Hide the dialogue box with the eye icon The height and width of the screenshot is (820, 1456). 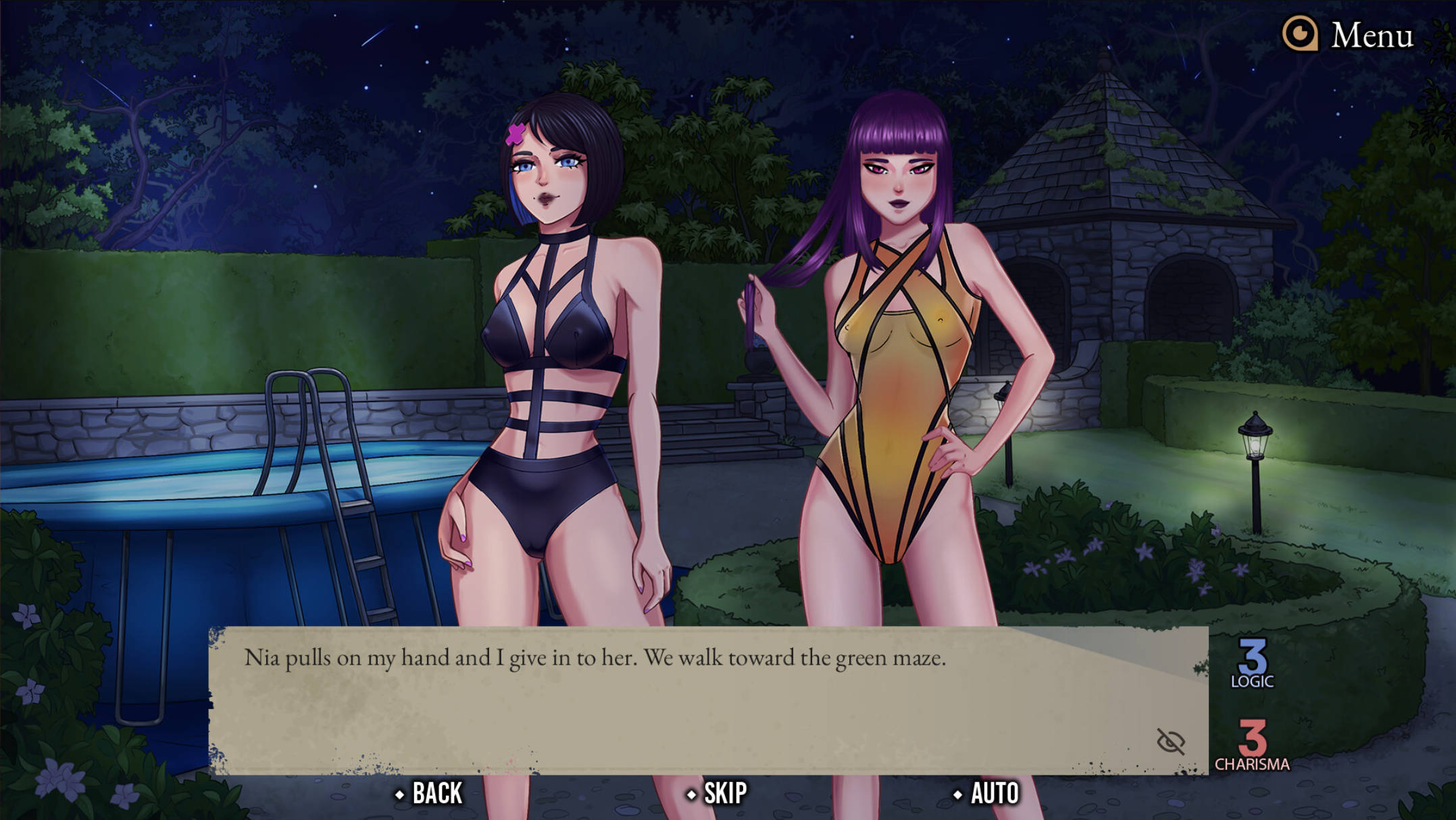point(1170,742)
